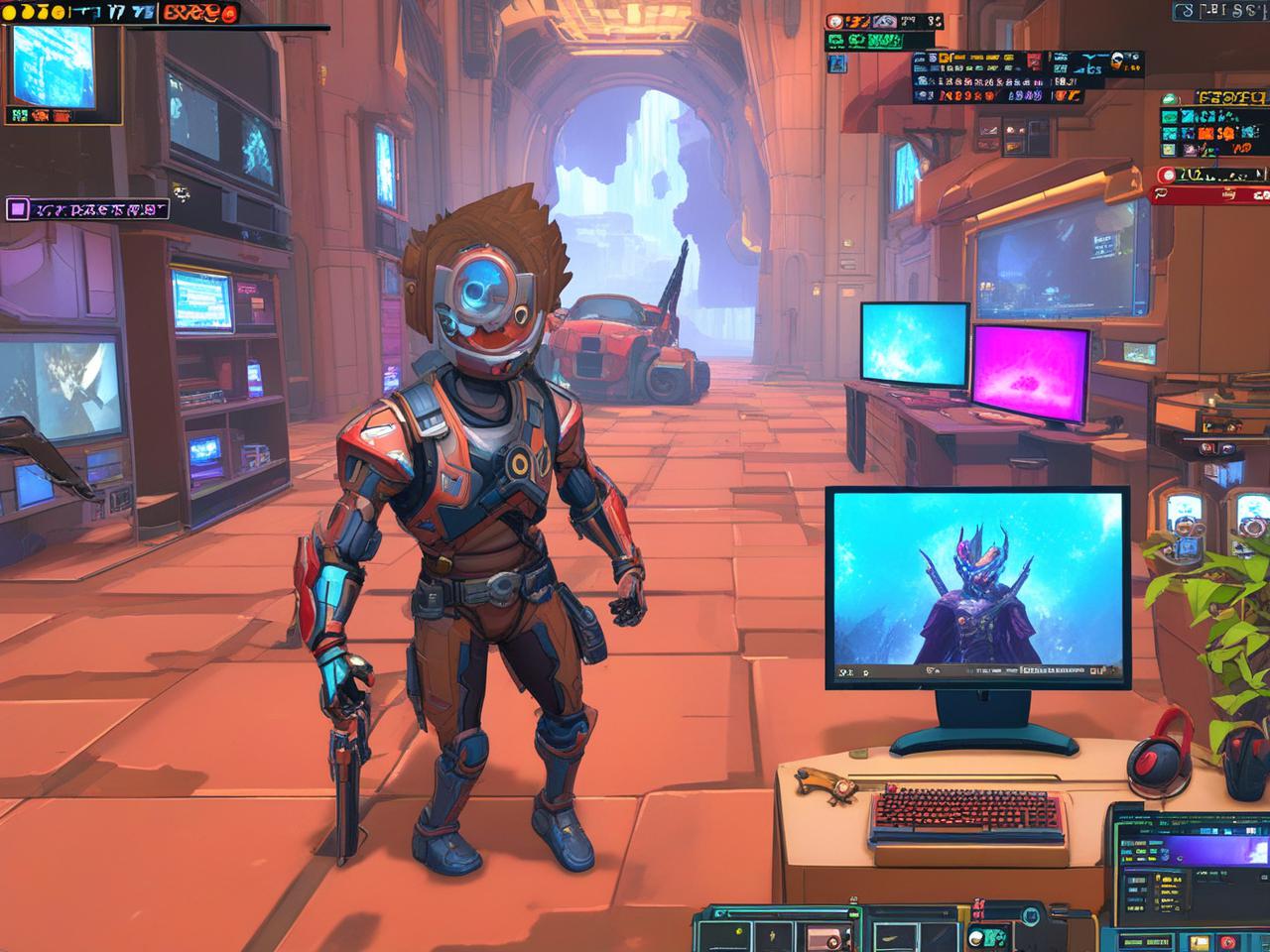Click the orange skull avatar in scoreboard
Viewport: 1270px width, 952px height.
click(1118, 61)
